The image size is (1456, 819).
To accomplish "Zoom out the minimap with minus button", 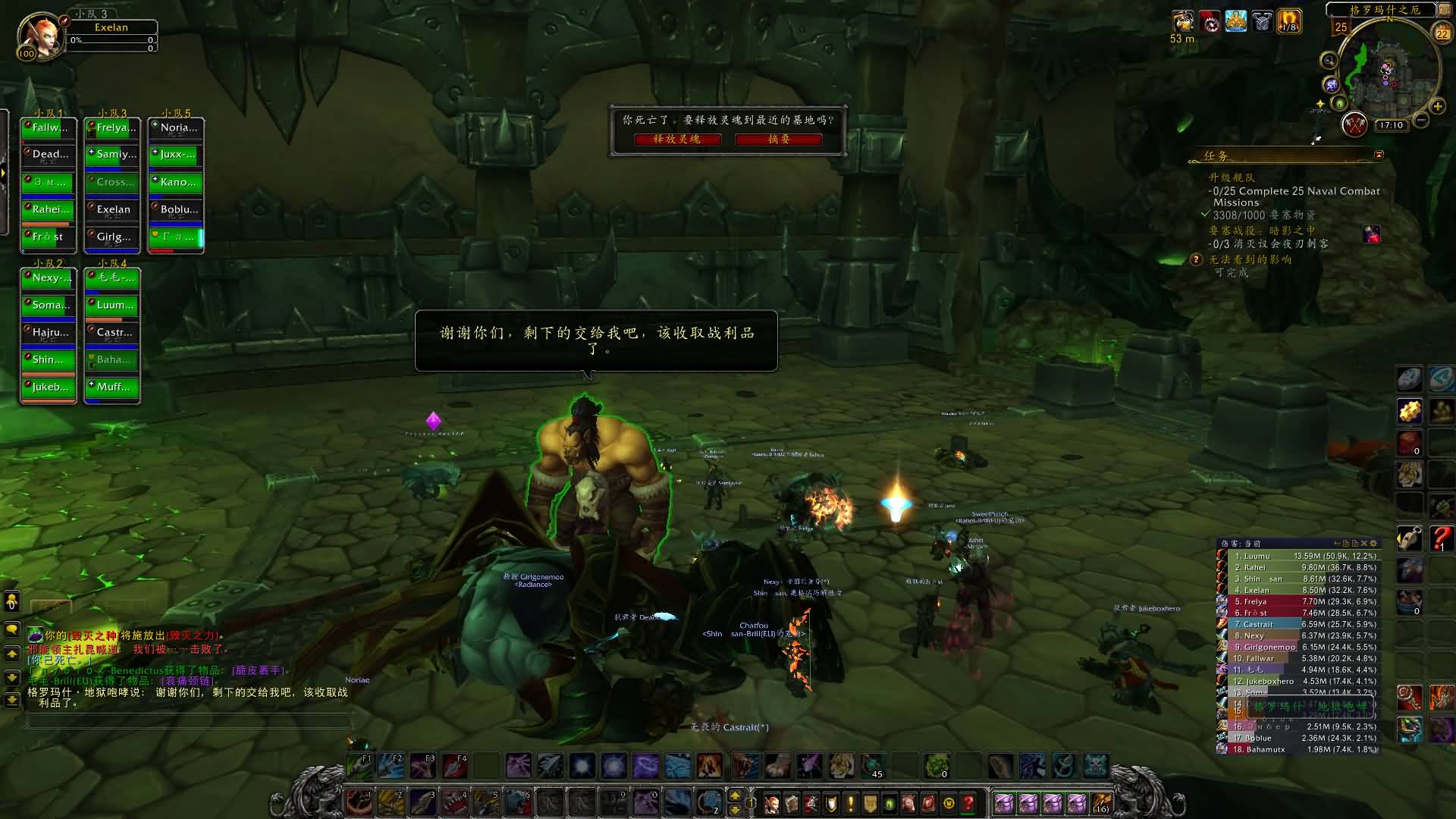I will coord(1422,121).
